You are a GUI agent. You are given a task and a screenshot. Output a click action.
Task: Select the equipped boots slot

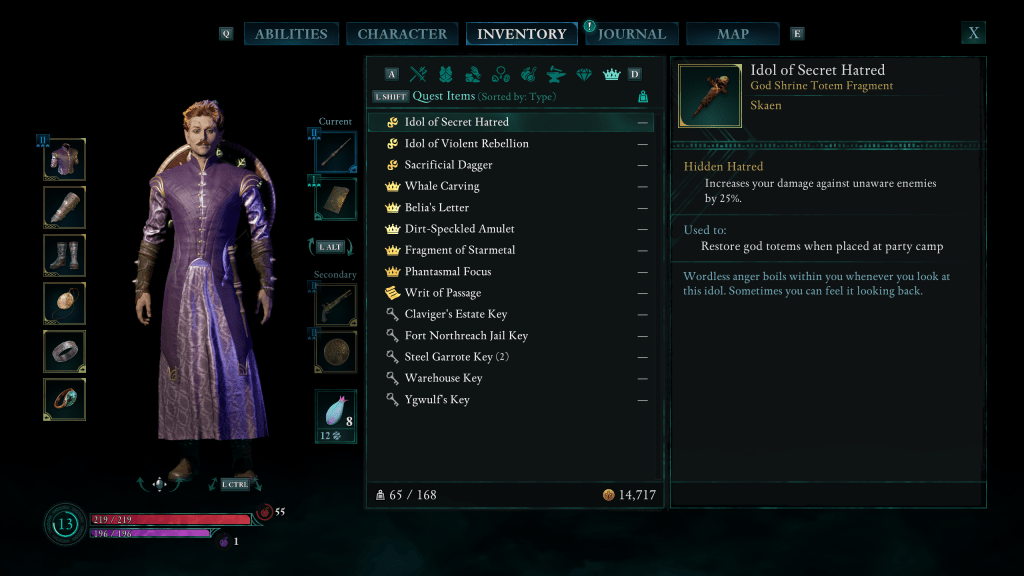[65, 256]
